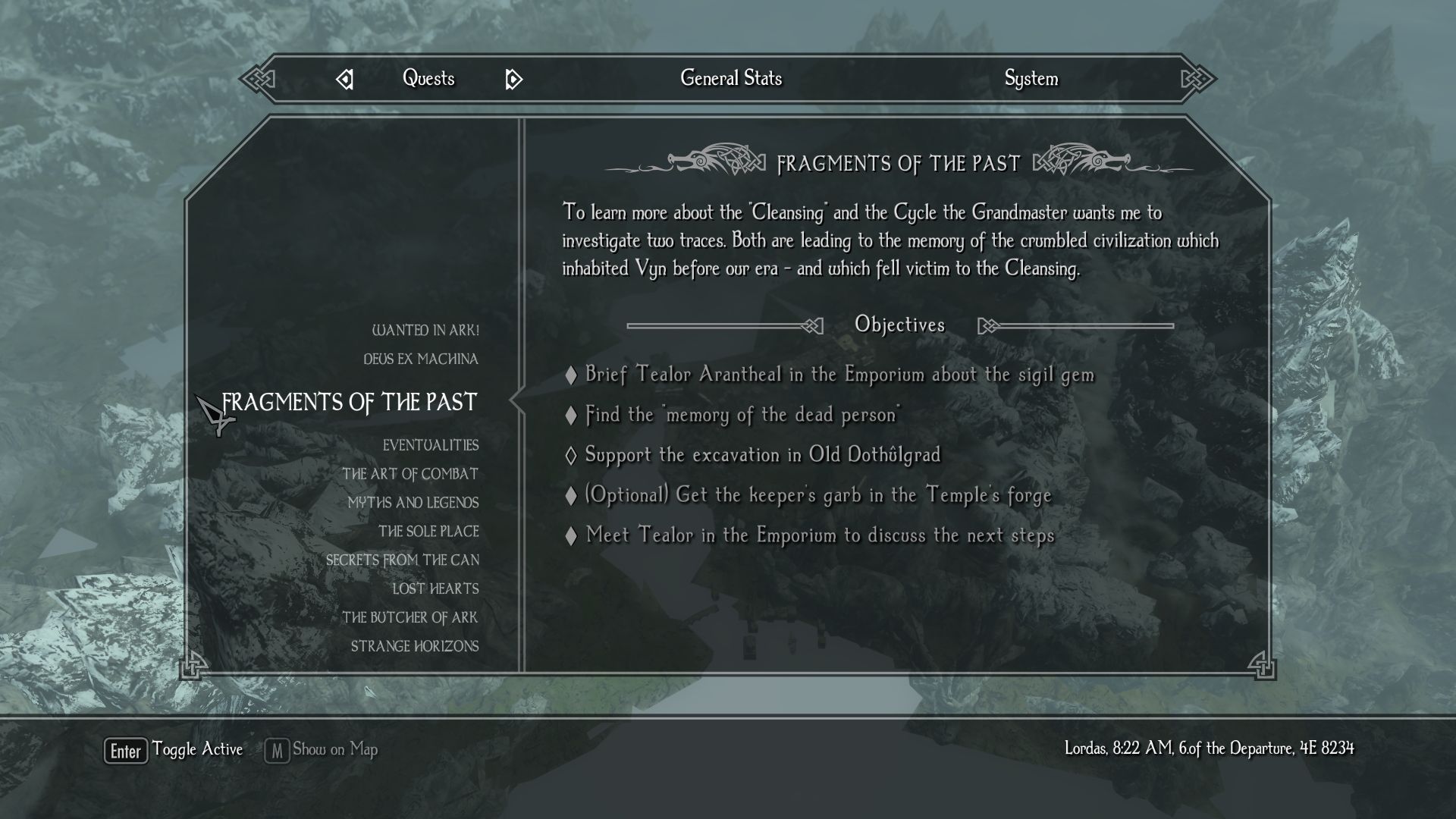1456x819 pixels.
Task: Select The Butcher of Ark quest
Action: pos(410,618)
